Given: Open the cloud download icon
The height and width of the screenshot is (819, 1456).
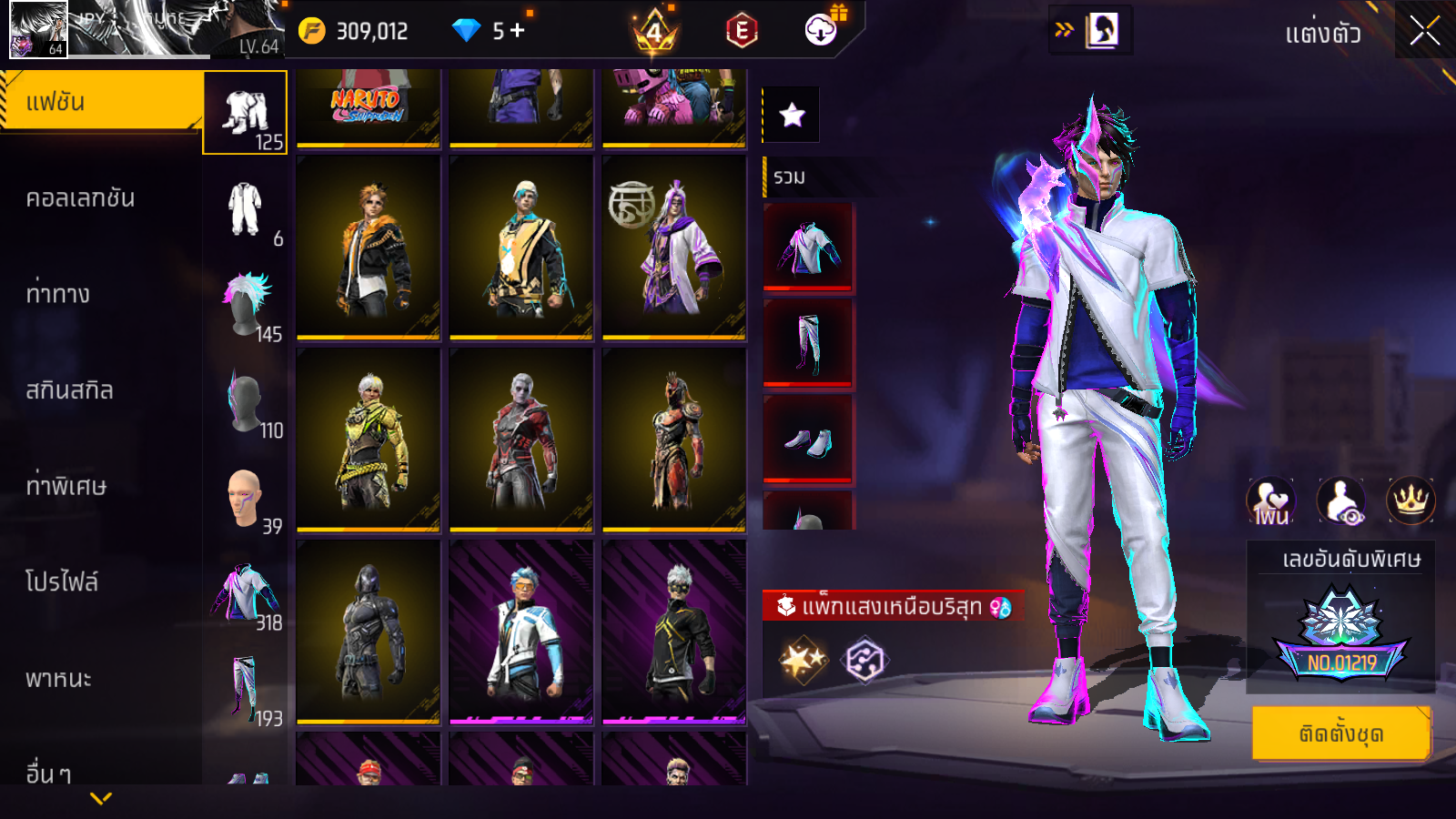Looking at the screenshot, I should (x=821, y=31).
